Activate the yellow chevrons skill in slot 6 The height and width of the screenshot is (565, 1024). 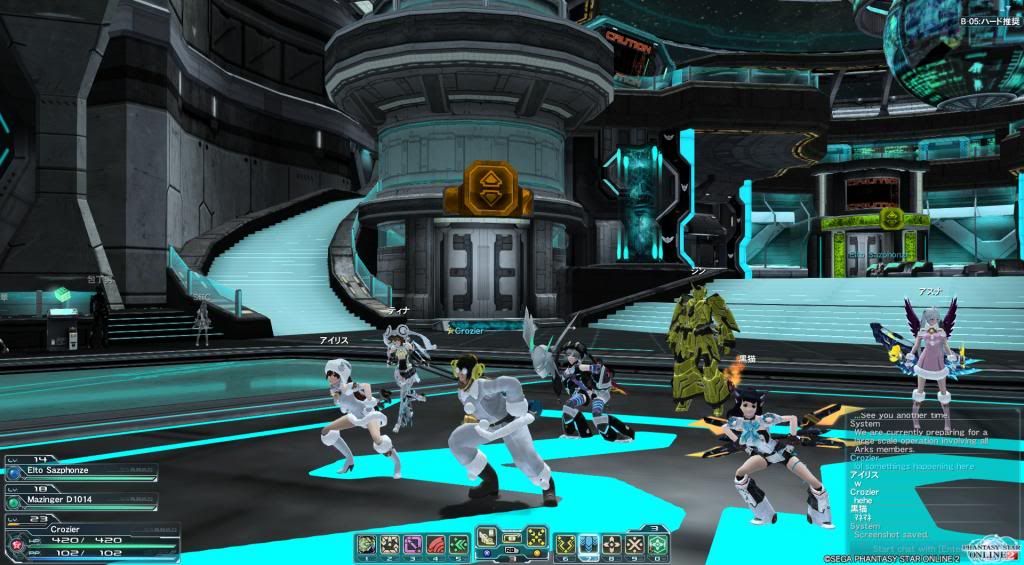(x=565, y=545)
